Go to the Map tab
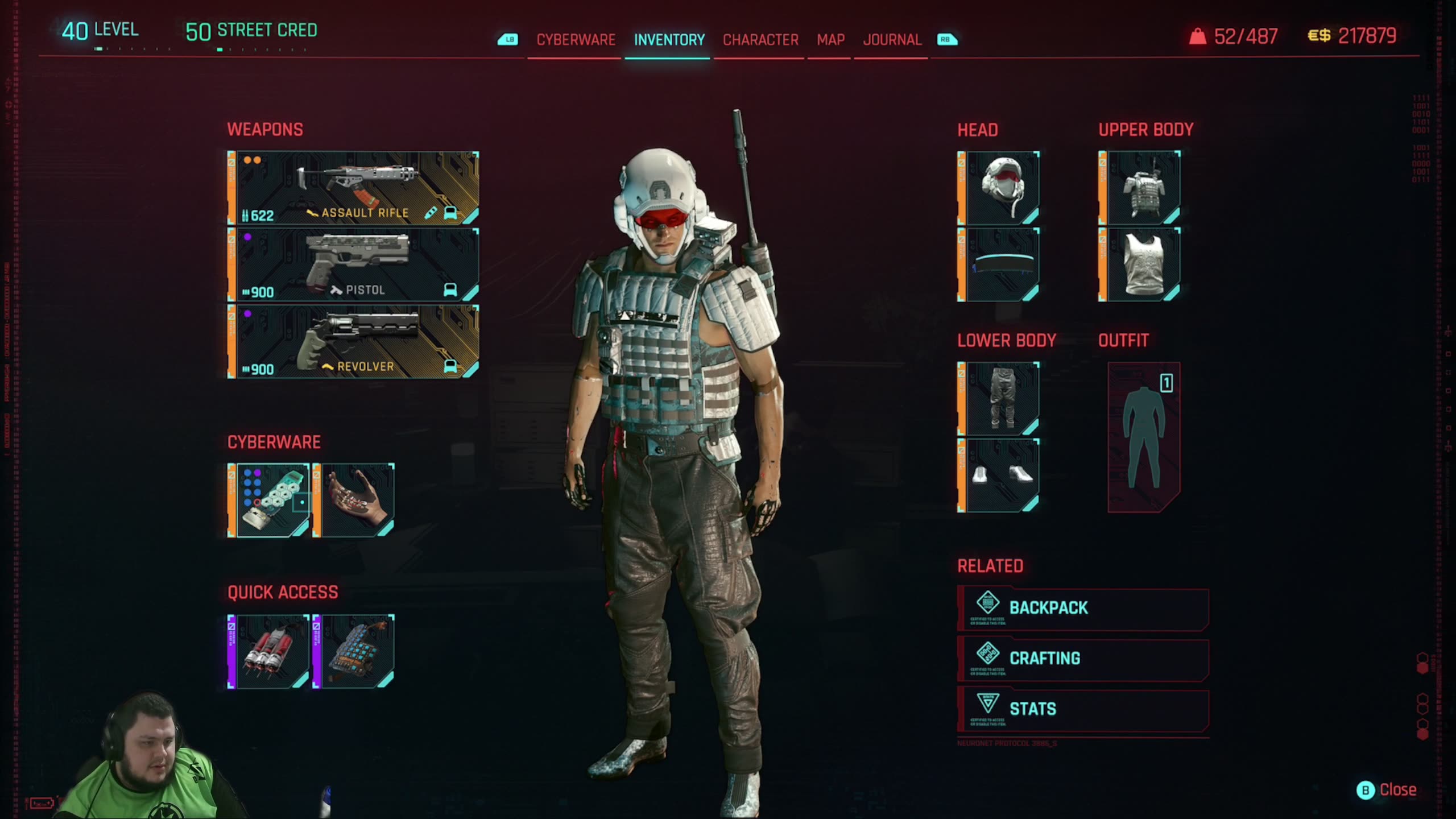Image resolution: width=1456 pixels, height=819 pixels. pyautogui.click(x=830, y=40)
